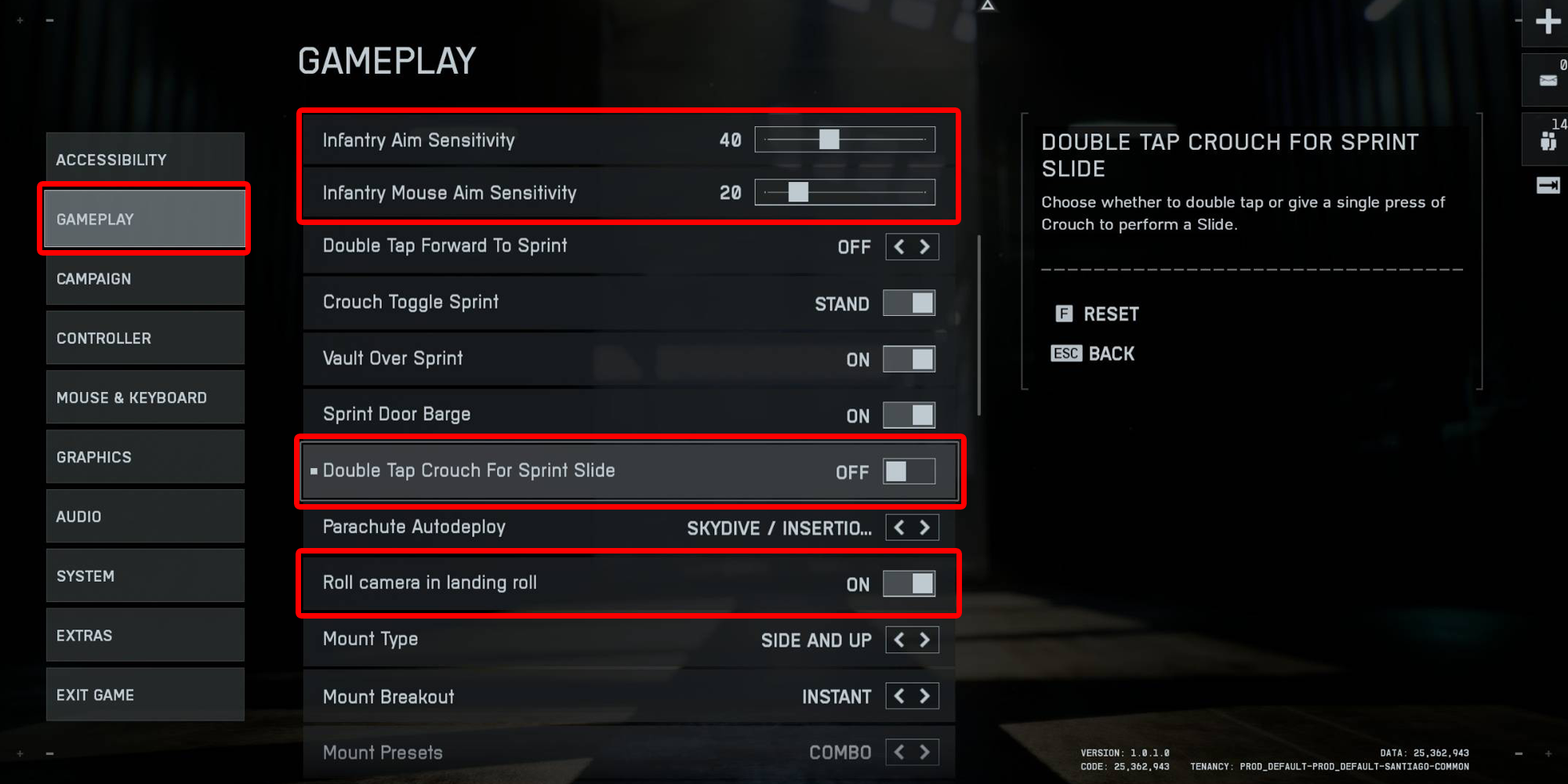
Task: Click the left arrow on Parachute Autodeploy
Action: [x=898, y=527]
